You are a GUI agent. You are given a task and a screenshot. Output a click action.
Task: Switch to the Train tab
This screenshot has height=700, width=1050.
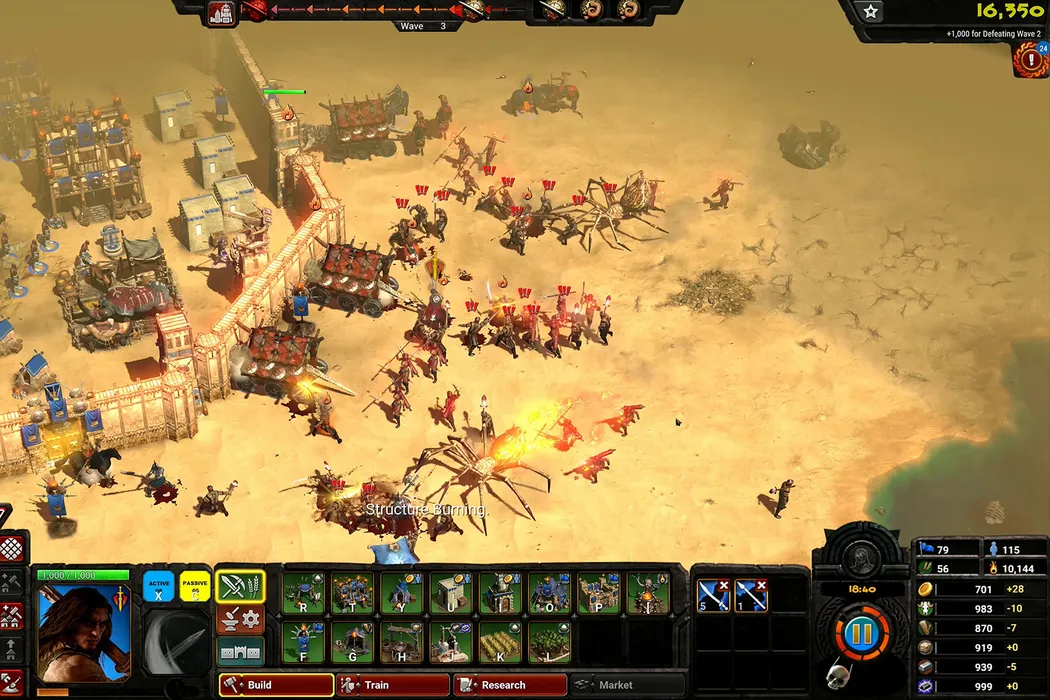coord(392,685)
